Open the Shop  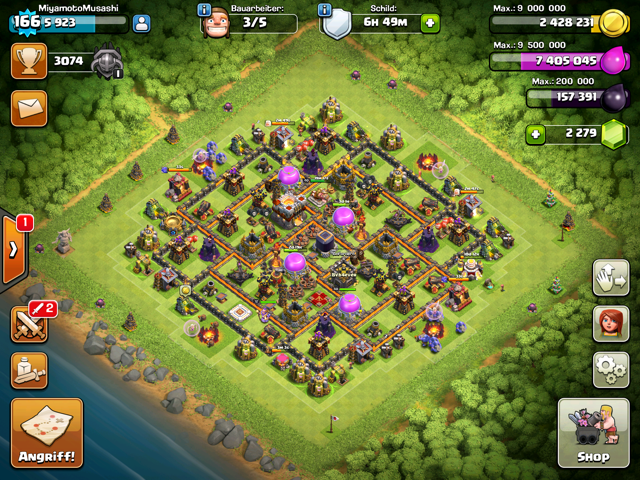(x=592, y=433)
